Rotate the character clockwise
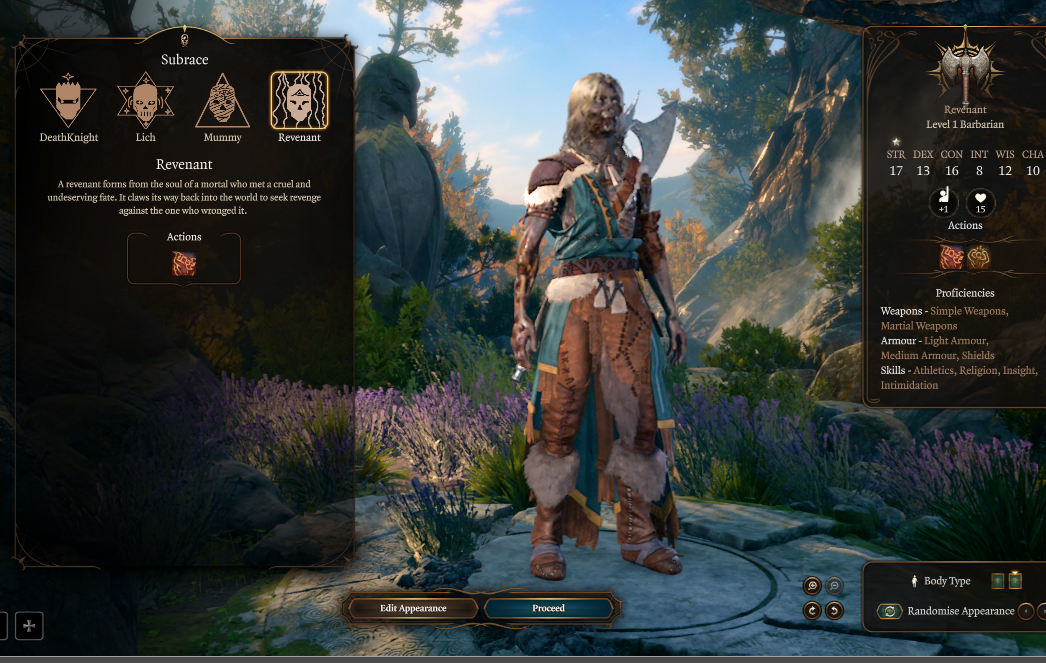 (812, 610)
